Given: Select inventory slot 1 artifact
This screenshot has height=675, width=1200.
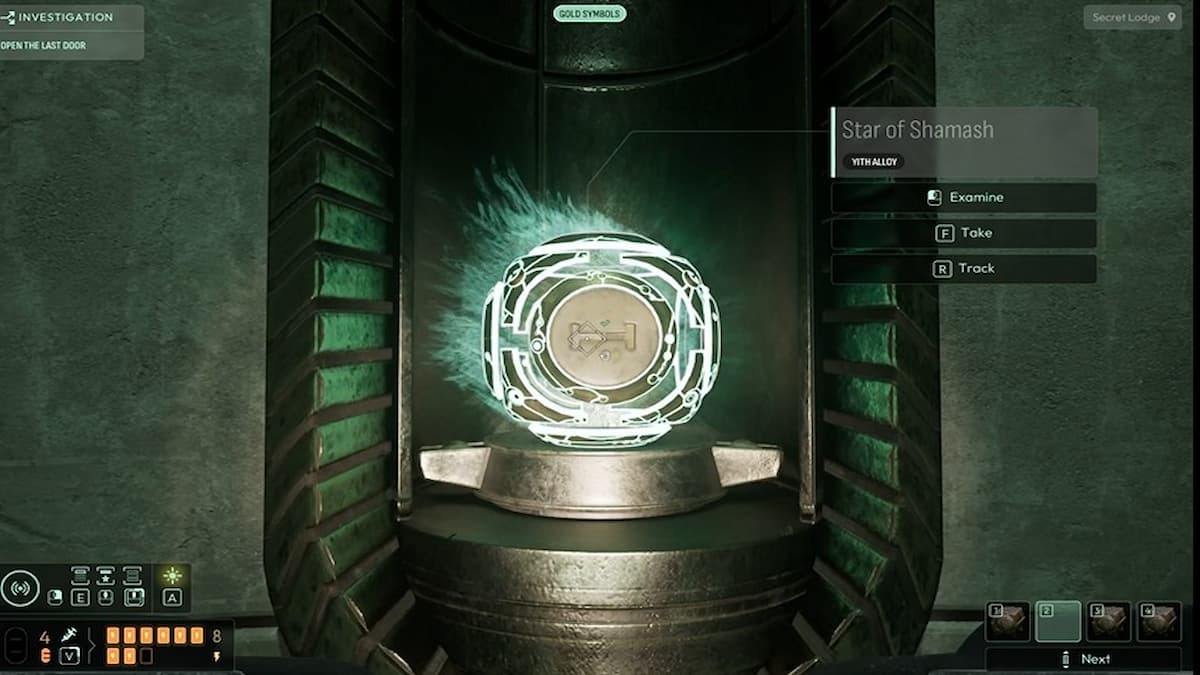Looking at the screenshot, I should pos(1007,621).
